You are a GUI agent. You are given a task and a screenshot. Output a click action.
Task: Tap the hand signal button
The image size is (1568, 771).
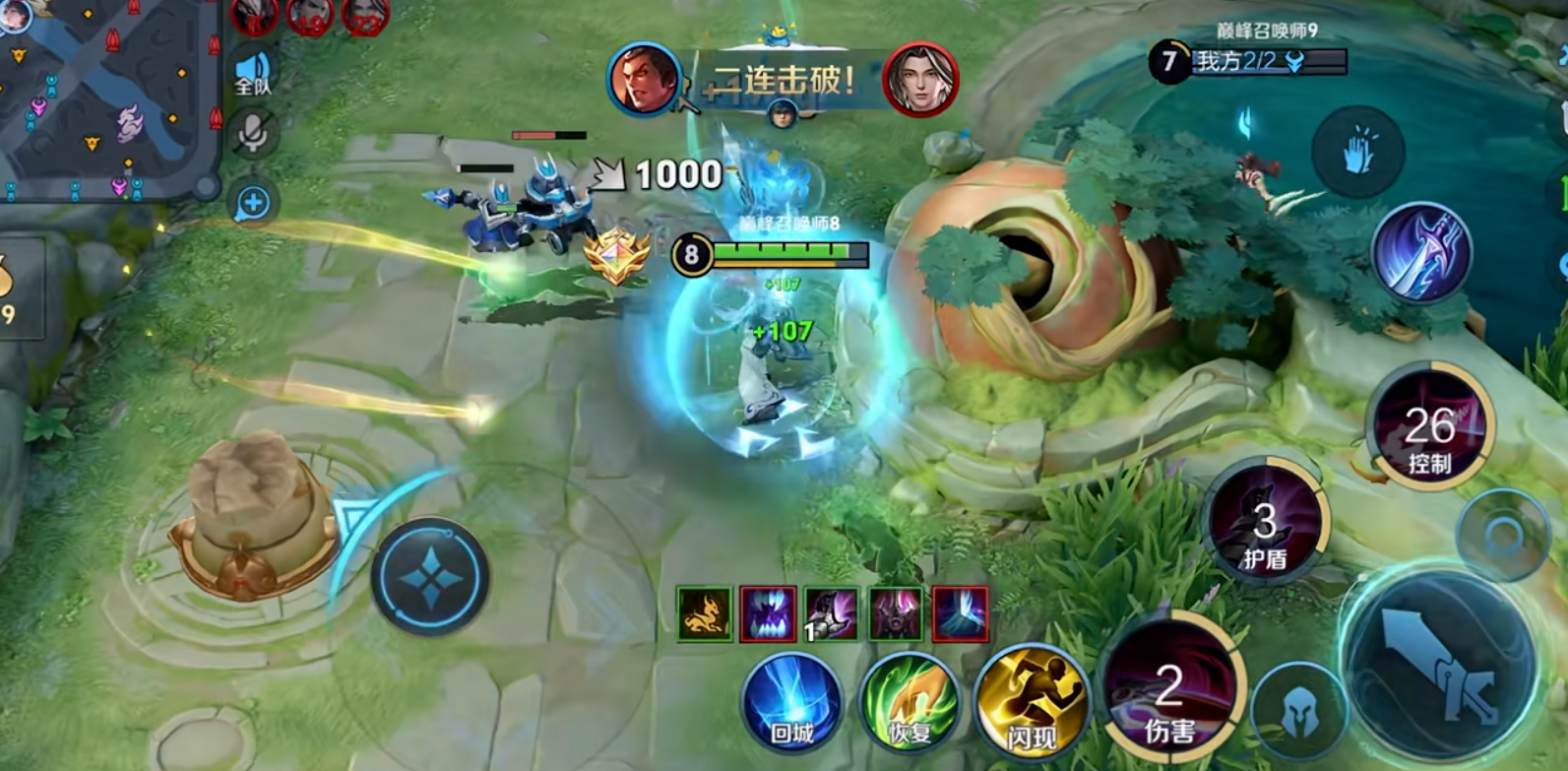tap(1358, 153)
